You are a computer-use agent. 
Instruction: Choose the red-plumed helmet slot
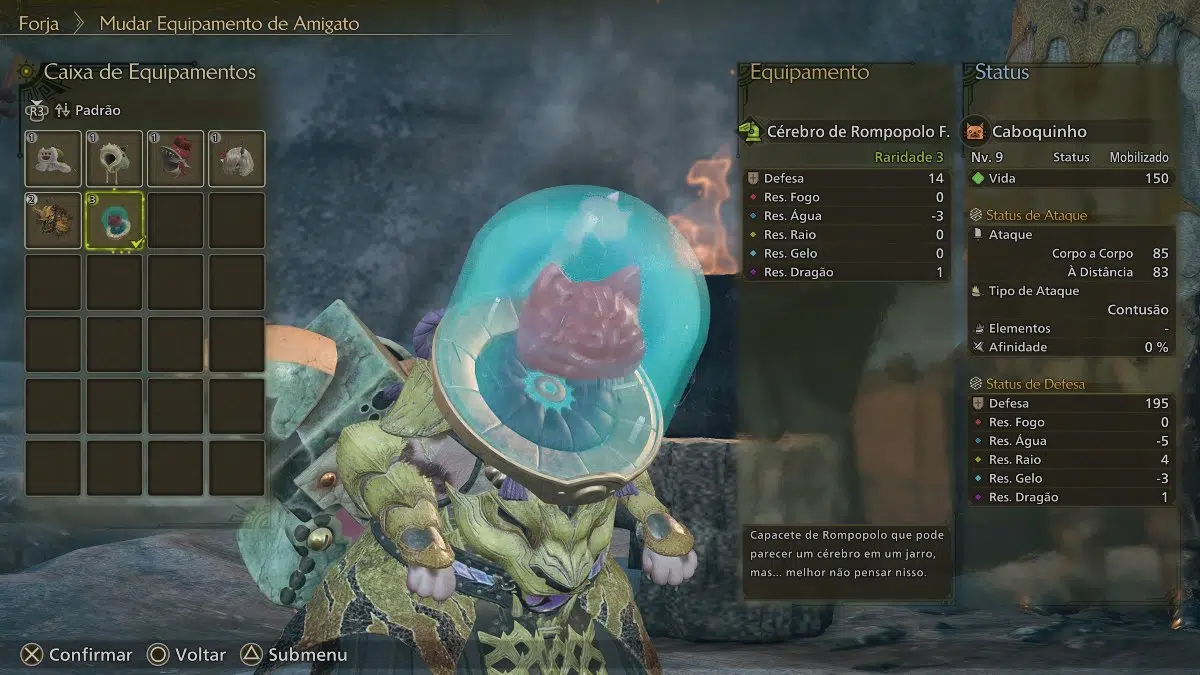click(176, 158)
